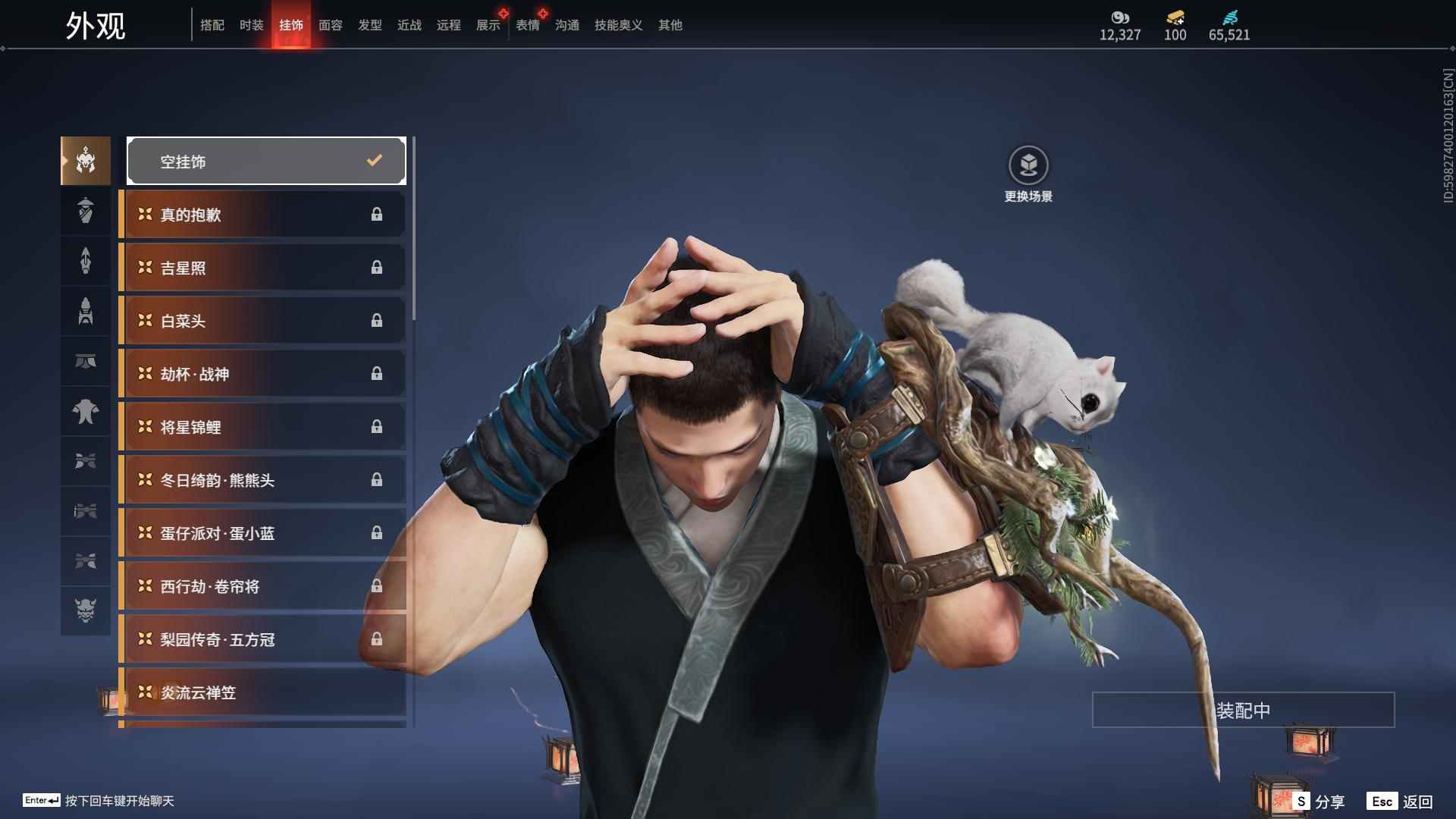Open the demon mask accessory category
This screenshot has height=819, width=1456.
tap(86, 610)
